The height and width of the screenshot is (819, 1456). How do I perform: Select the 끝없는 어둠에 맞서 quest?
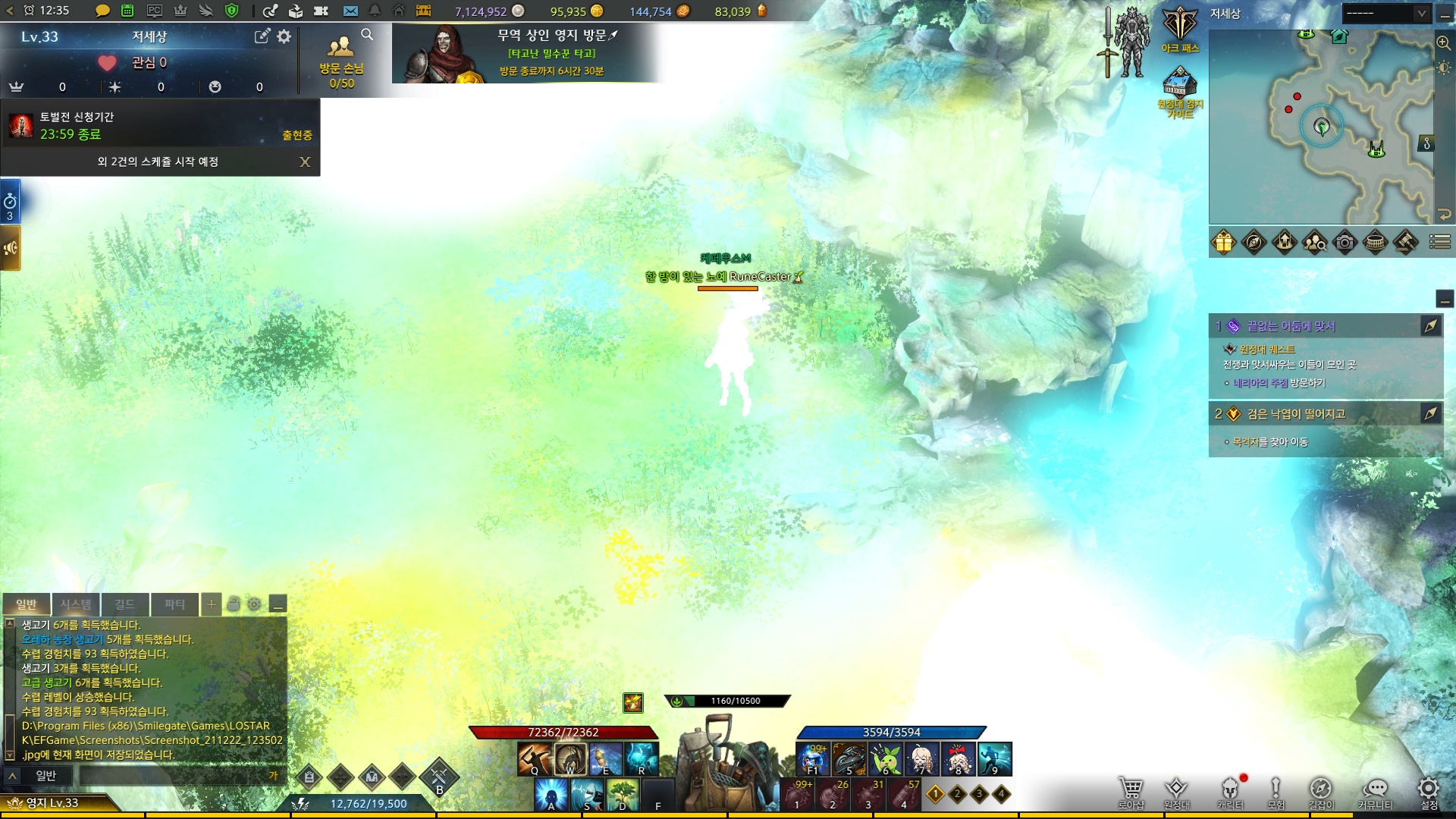(1291, 326)
